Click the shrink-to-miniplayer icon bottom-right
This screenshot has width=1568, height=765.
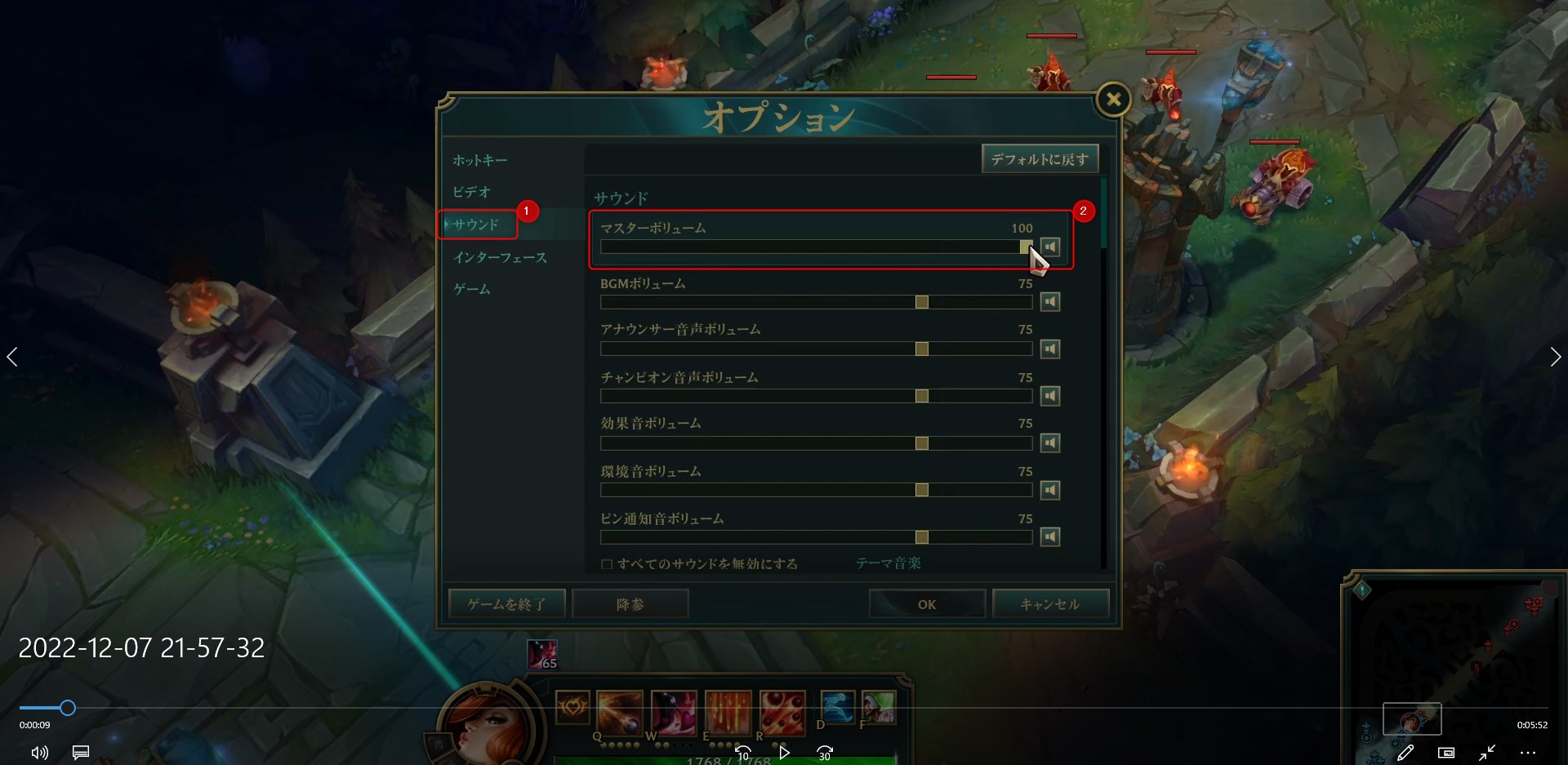point(1488,752)
